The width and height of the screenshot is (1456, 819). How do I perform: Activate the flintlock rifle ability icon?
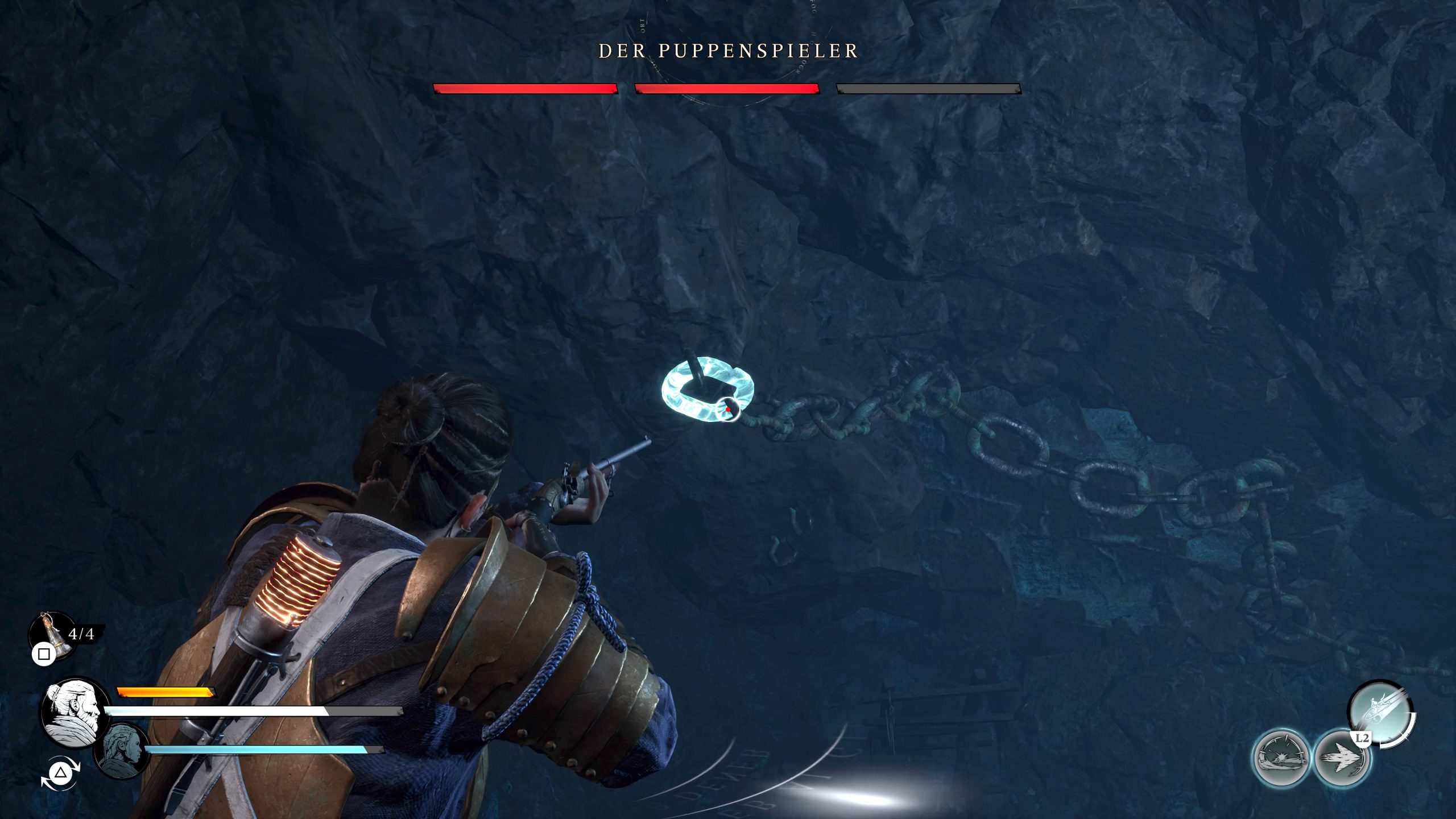[x=1380, y=712]
